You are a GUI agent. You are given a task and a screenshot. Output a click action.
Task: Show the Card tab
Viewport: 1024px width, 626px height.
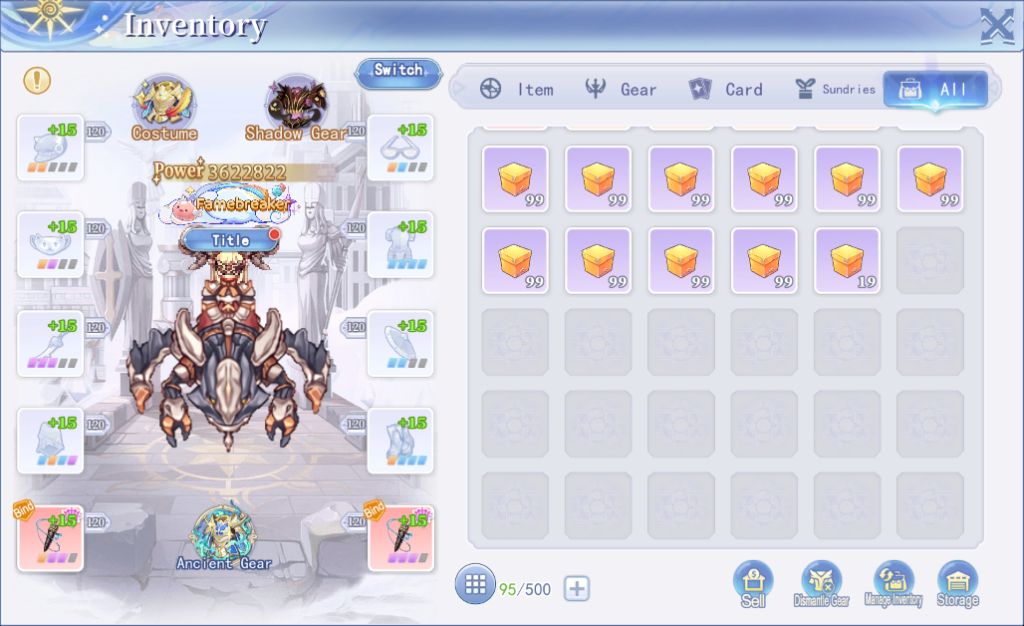[726, 89]
